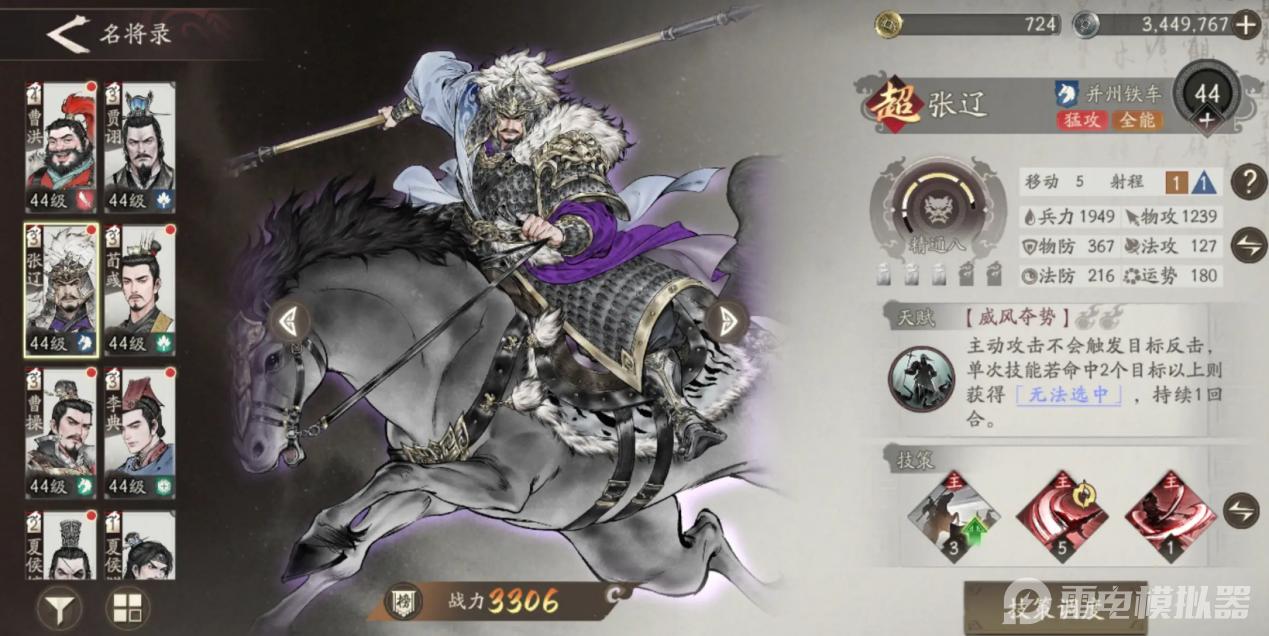
Task: Switch the attribute stats panel view
Action: point(1248,245)
